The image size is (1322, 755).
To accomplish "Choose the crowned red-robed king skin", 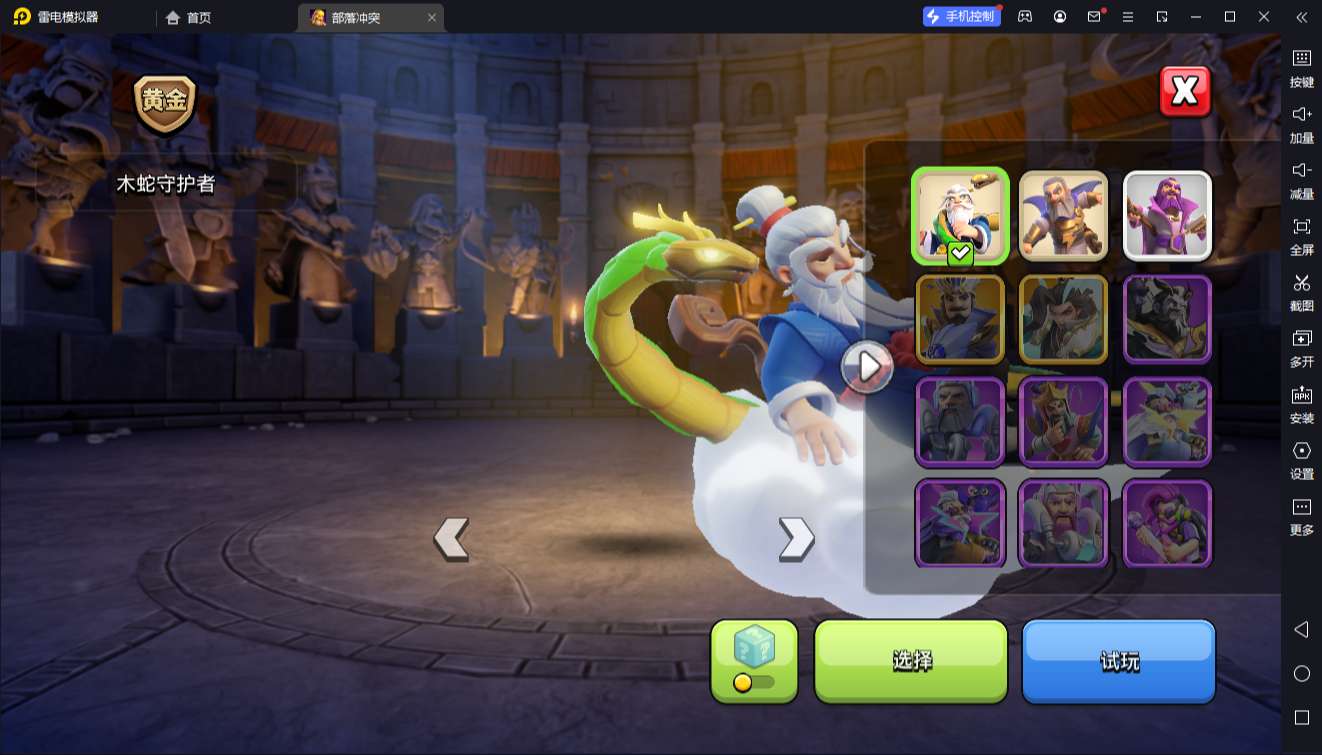I will (1063, 421).
